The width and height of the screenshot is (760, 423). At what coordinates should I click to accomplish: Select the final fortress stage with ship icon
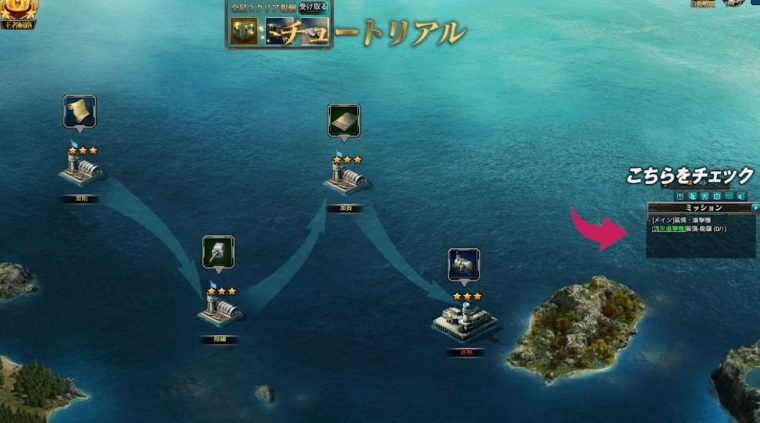pyautogui.click(x=464, y=320)
